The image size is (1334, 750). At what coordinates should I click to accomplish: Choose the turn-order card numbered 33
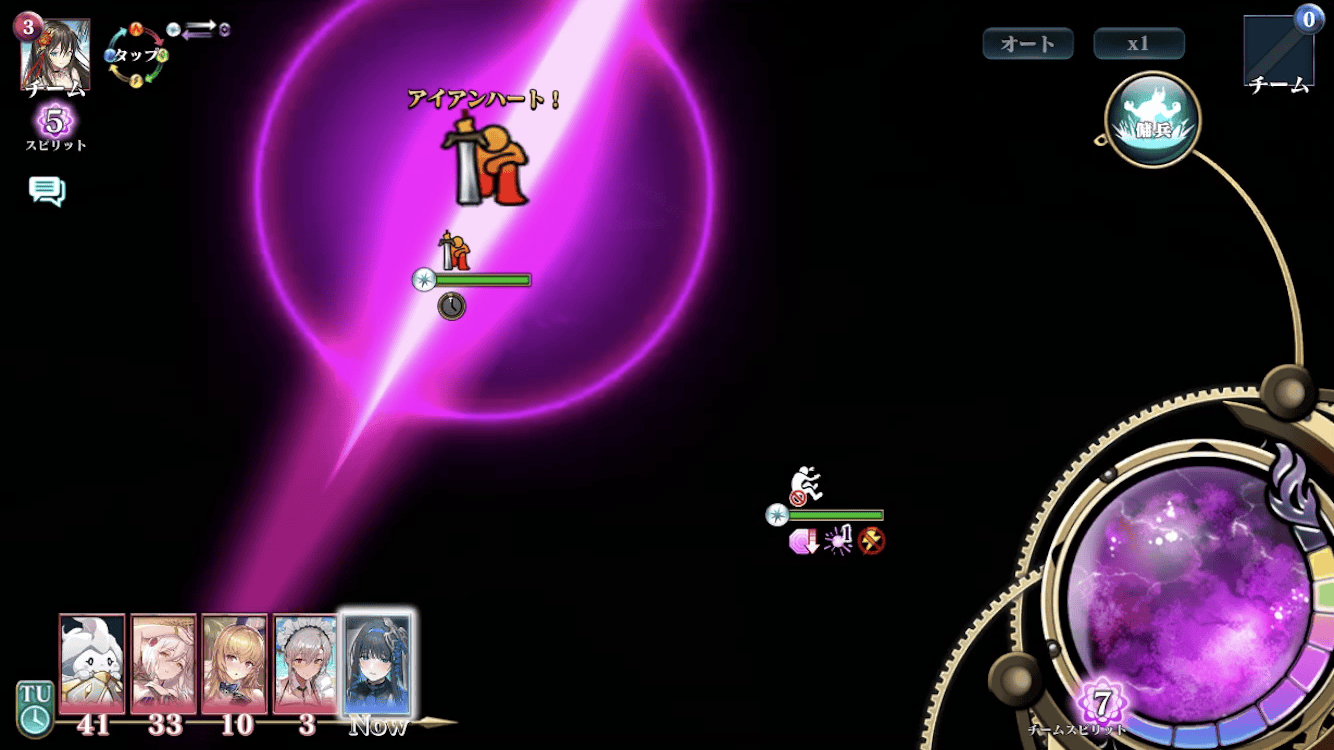164,663
